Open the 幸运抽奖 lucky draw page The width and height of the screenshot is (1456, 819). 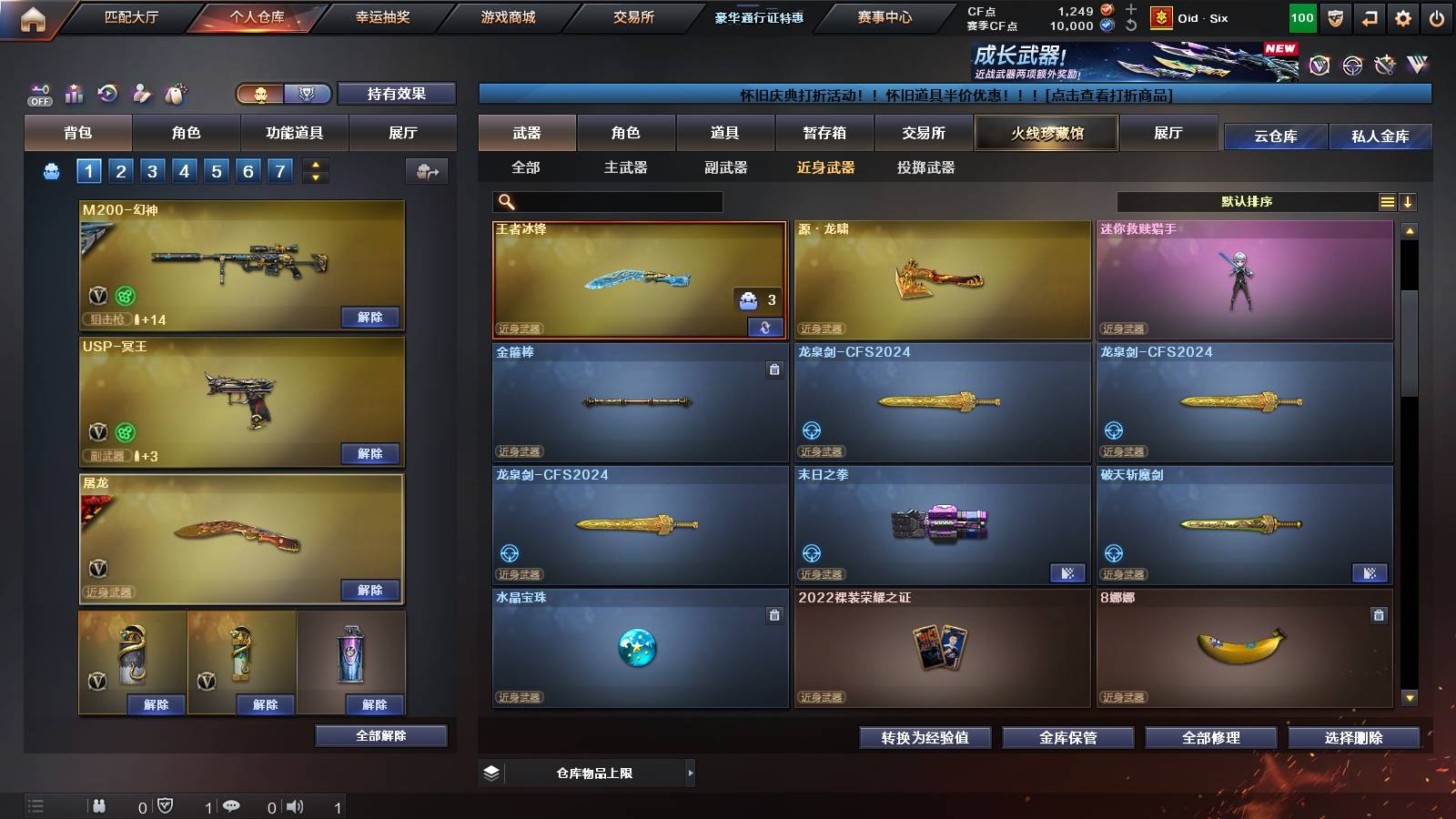[383, 16]
